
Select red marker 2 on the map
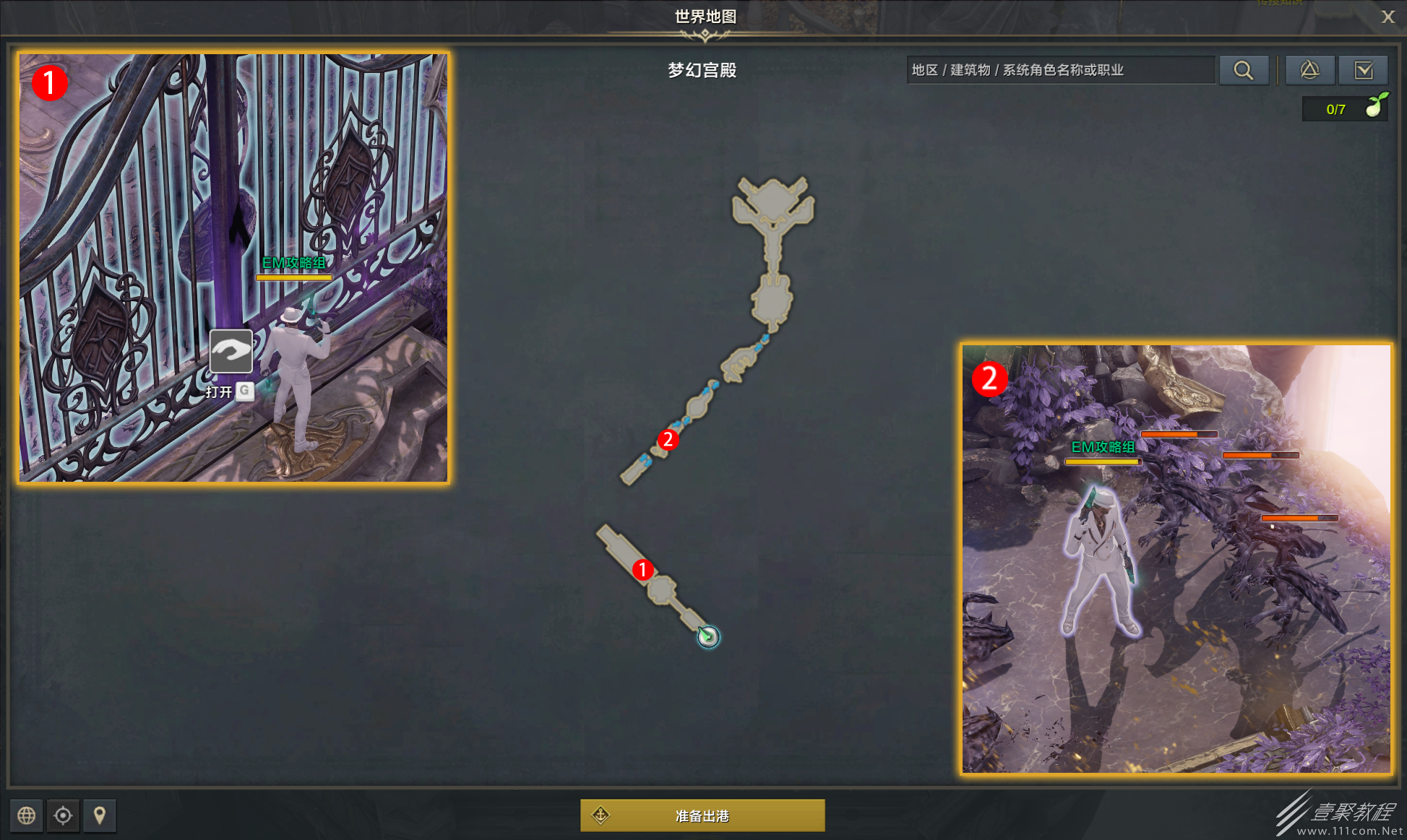pos(669,438)
